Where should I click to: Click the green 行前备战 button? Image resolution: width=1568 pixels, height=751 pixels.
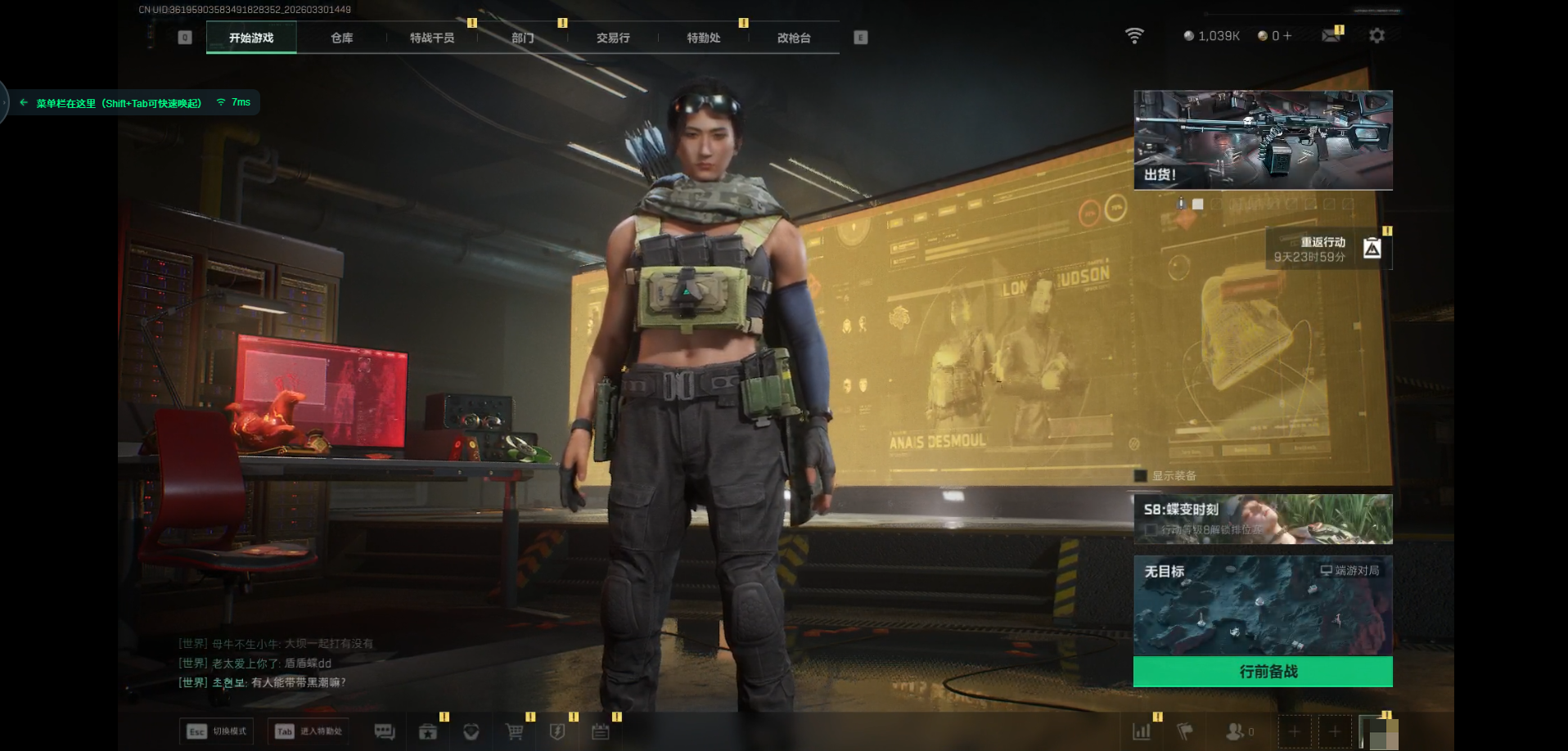[x=1263, y=672]
